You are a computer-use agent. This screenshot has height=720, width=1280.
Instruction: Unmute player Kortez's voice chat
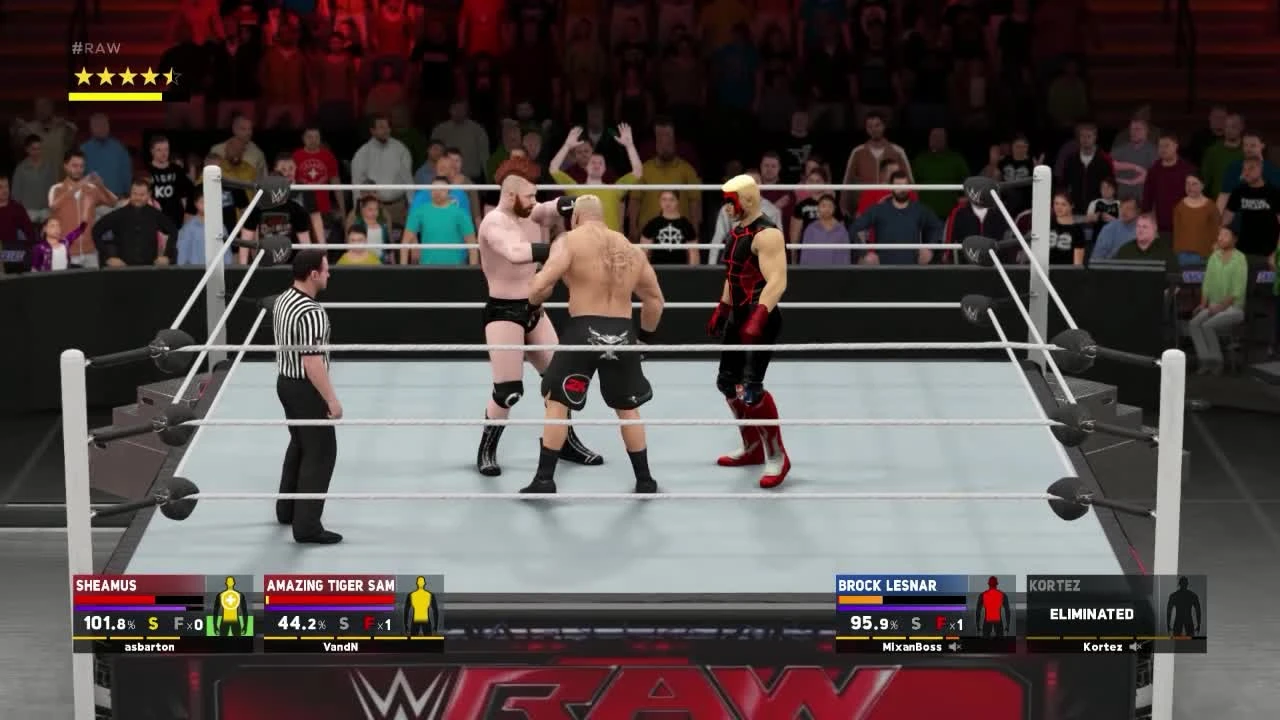[x=1135, y=647]
